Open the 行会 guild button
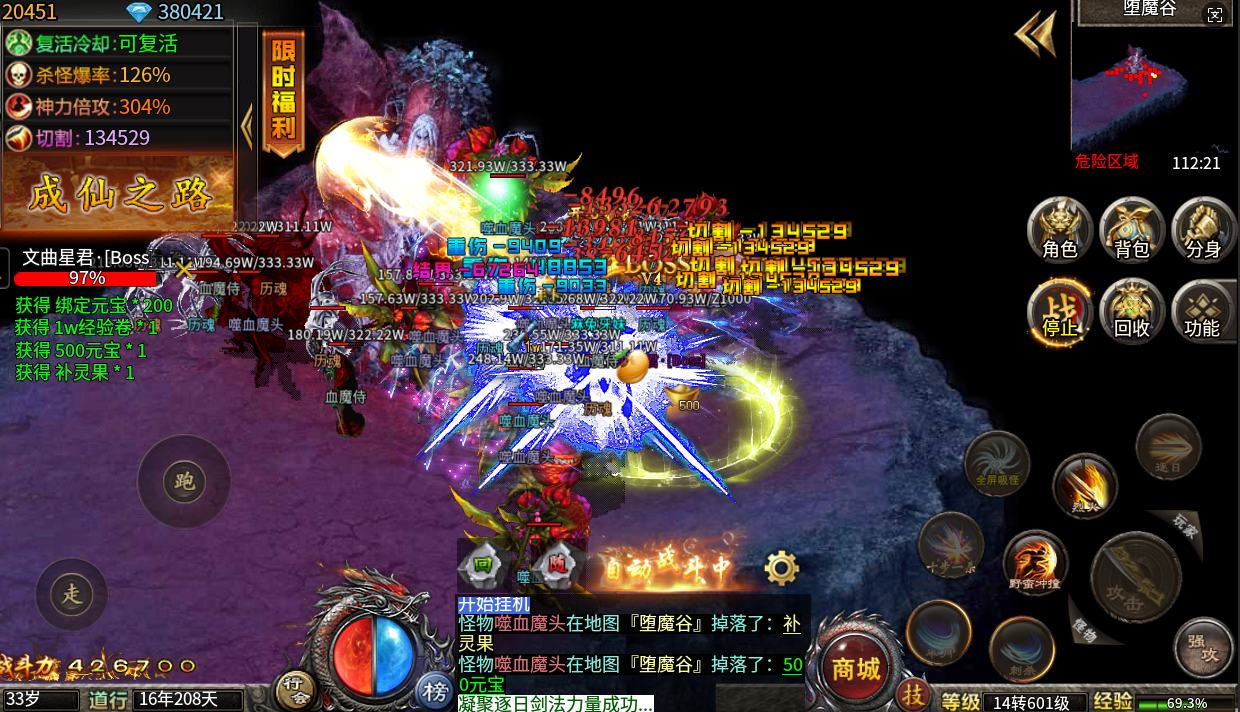 293,688
